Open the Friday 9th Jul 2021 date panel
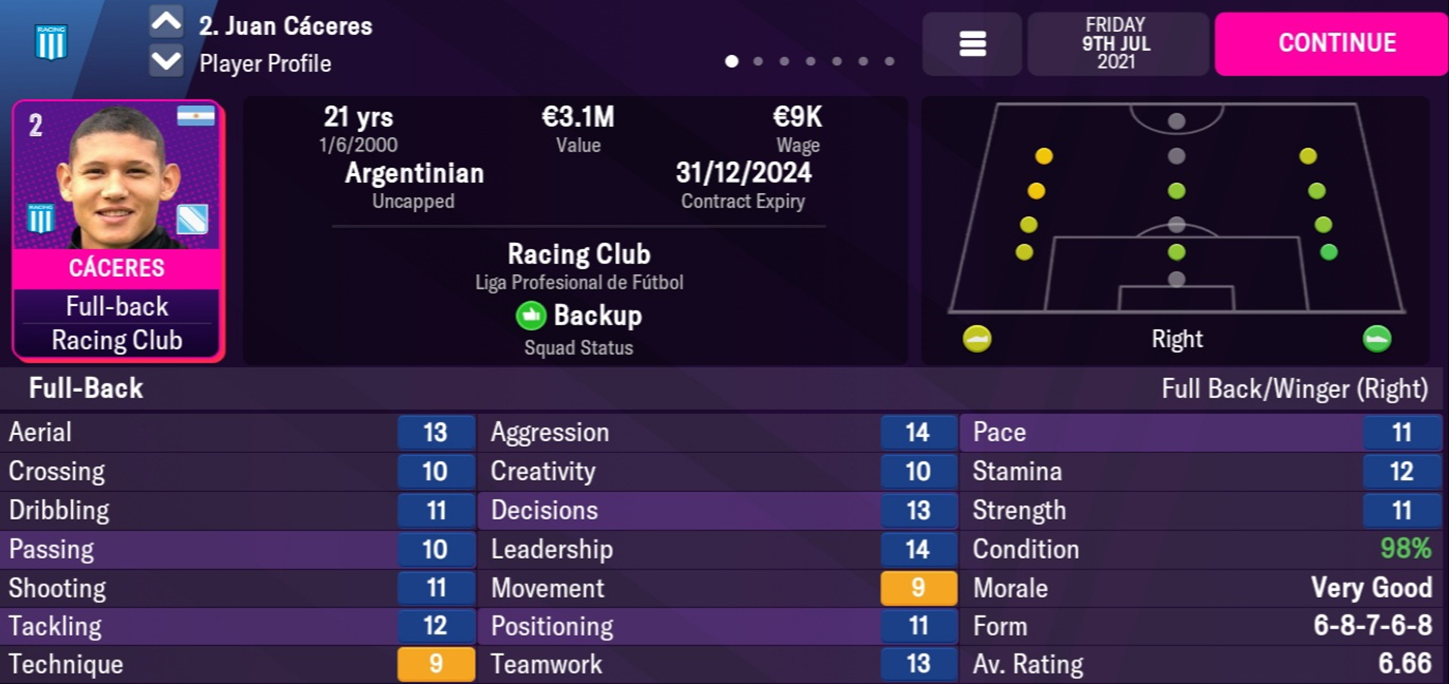 click(x=1115, y=43)
